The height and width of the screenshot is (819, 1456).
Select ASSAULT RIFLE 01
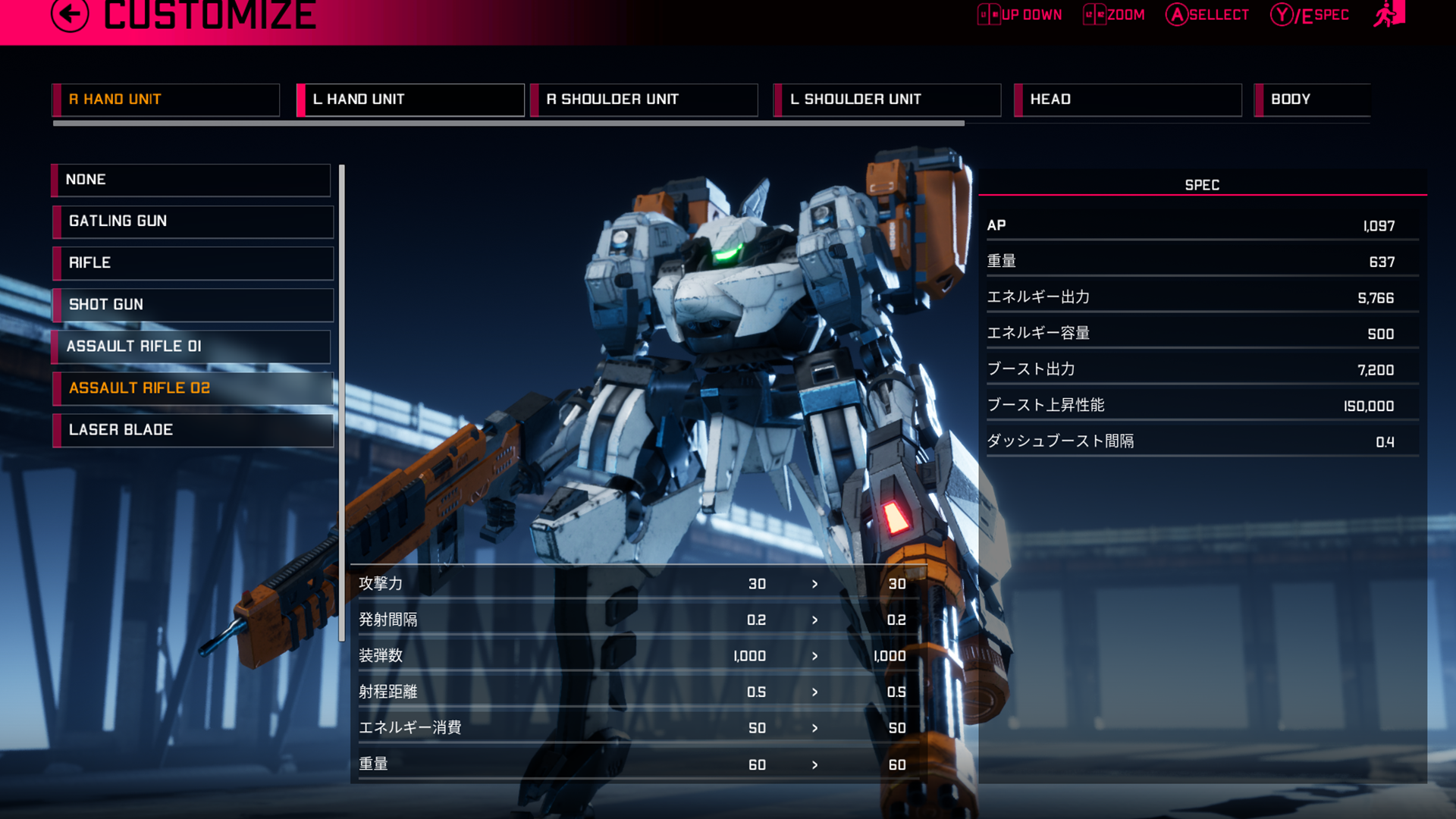click(192, 347)
